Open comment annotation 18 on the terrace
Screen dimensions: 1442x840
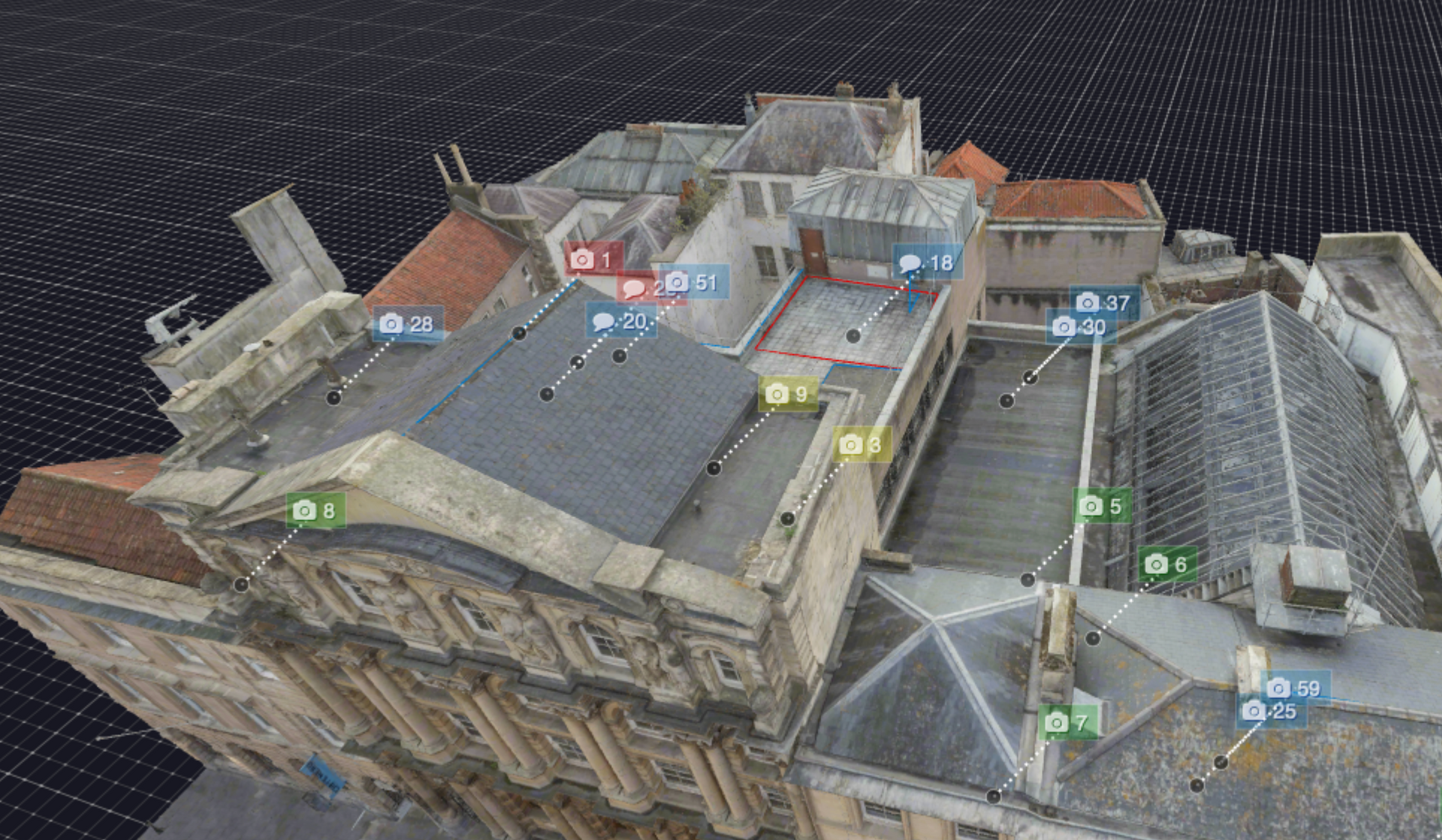[925, 263]
